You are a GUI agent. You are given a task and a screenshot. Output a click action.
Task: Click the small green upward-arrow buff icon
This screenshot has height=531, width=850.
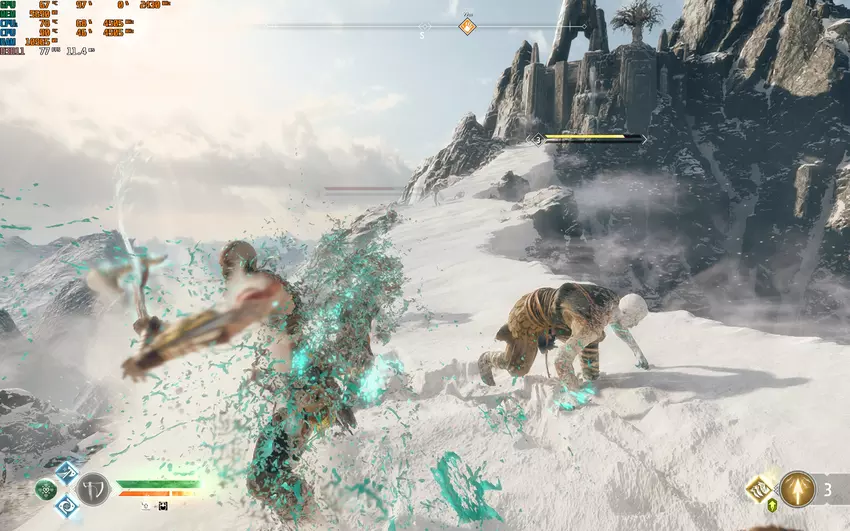pyautogui.click(x=774, y=507)
